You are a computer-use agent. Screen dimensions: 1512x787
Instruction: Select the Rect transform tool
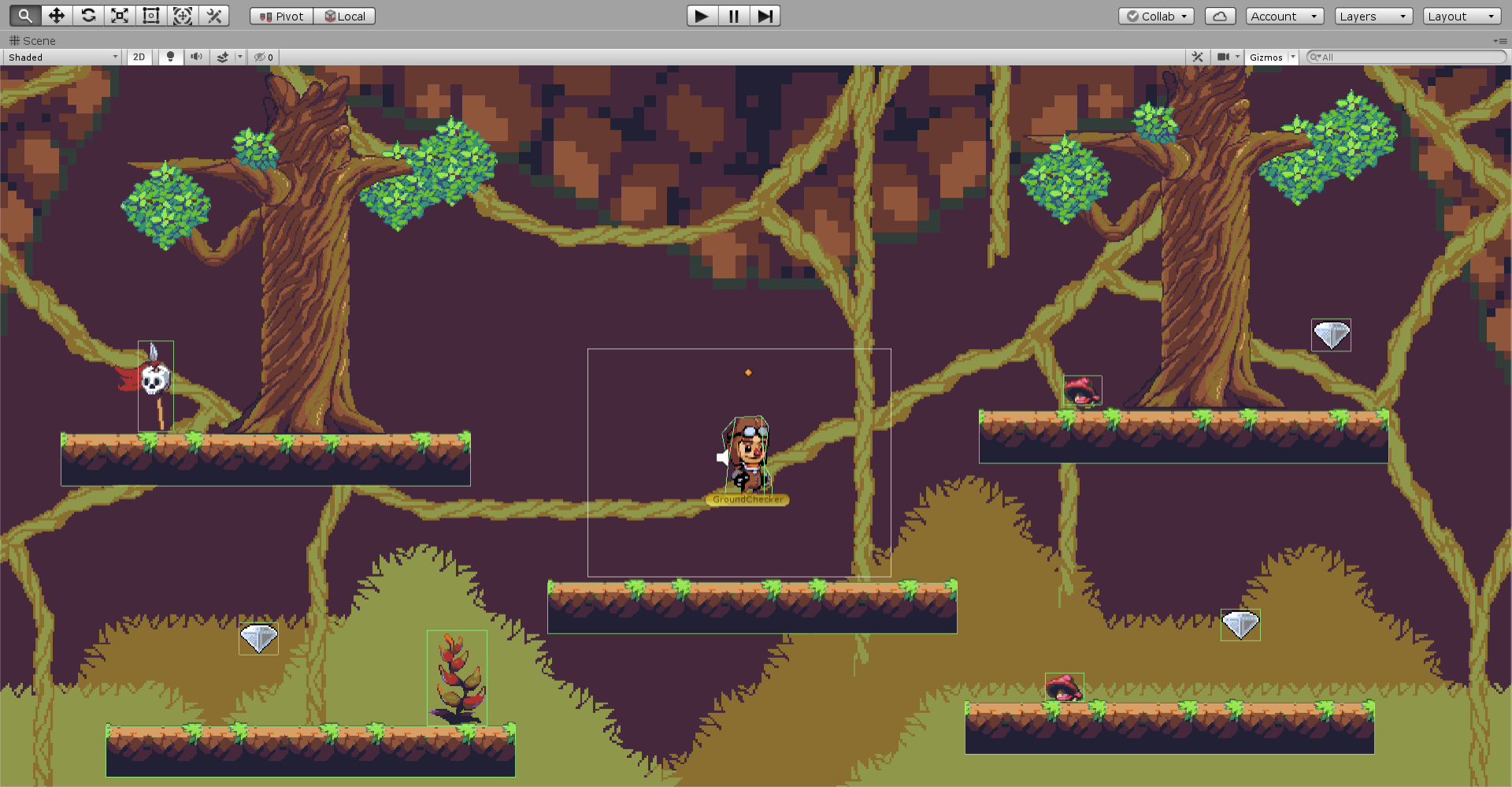point(150,15)
